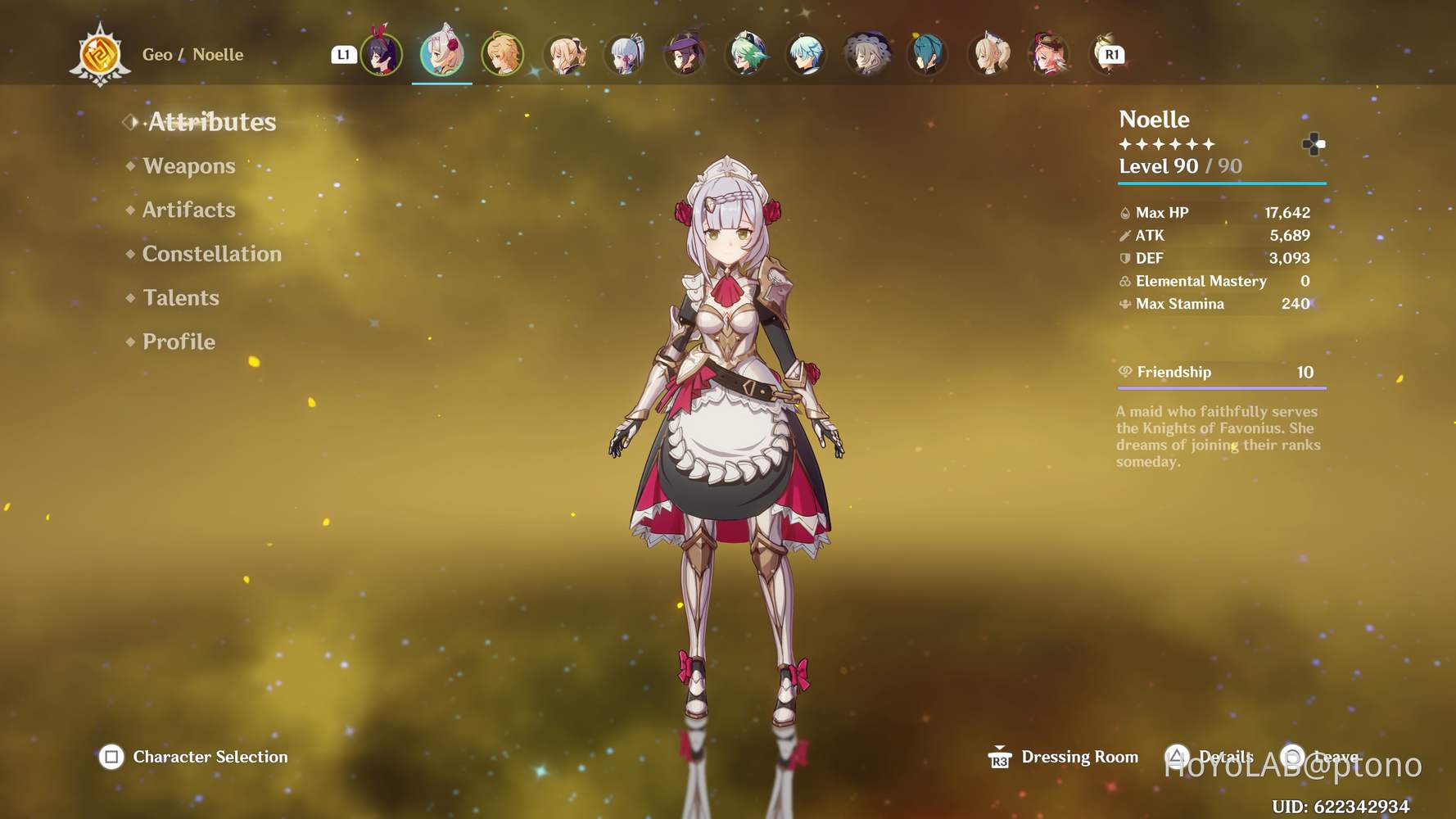The height and width of the screenshot is (819, 1456).
Task: Click the d-pad icon beside Noelle's stars
Action: (x=1315, y=144)
